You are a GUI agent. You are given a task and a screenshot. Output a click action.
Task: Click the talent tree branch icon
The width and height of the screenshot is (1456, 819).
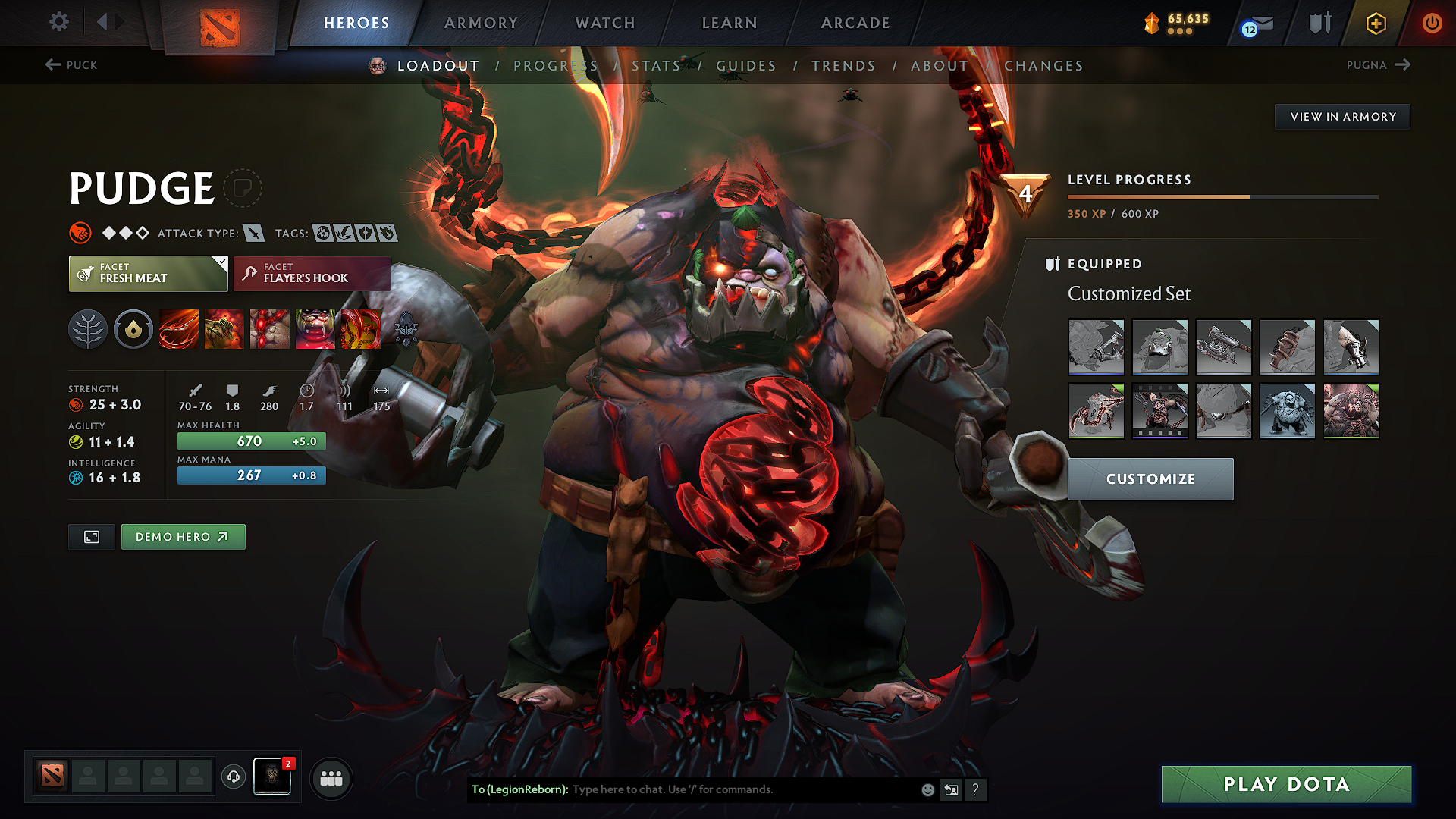pyautogui.click(x=88, y=329)
